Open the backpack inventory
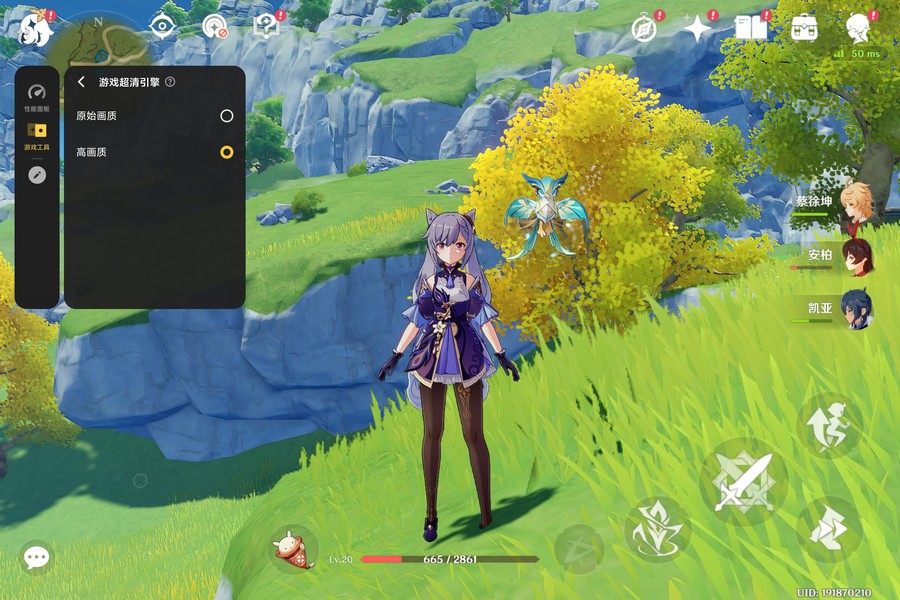Viewport: 900px width, 600px height. coord(804,28)
